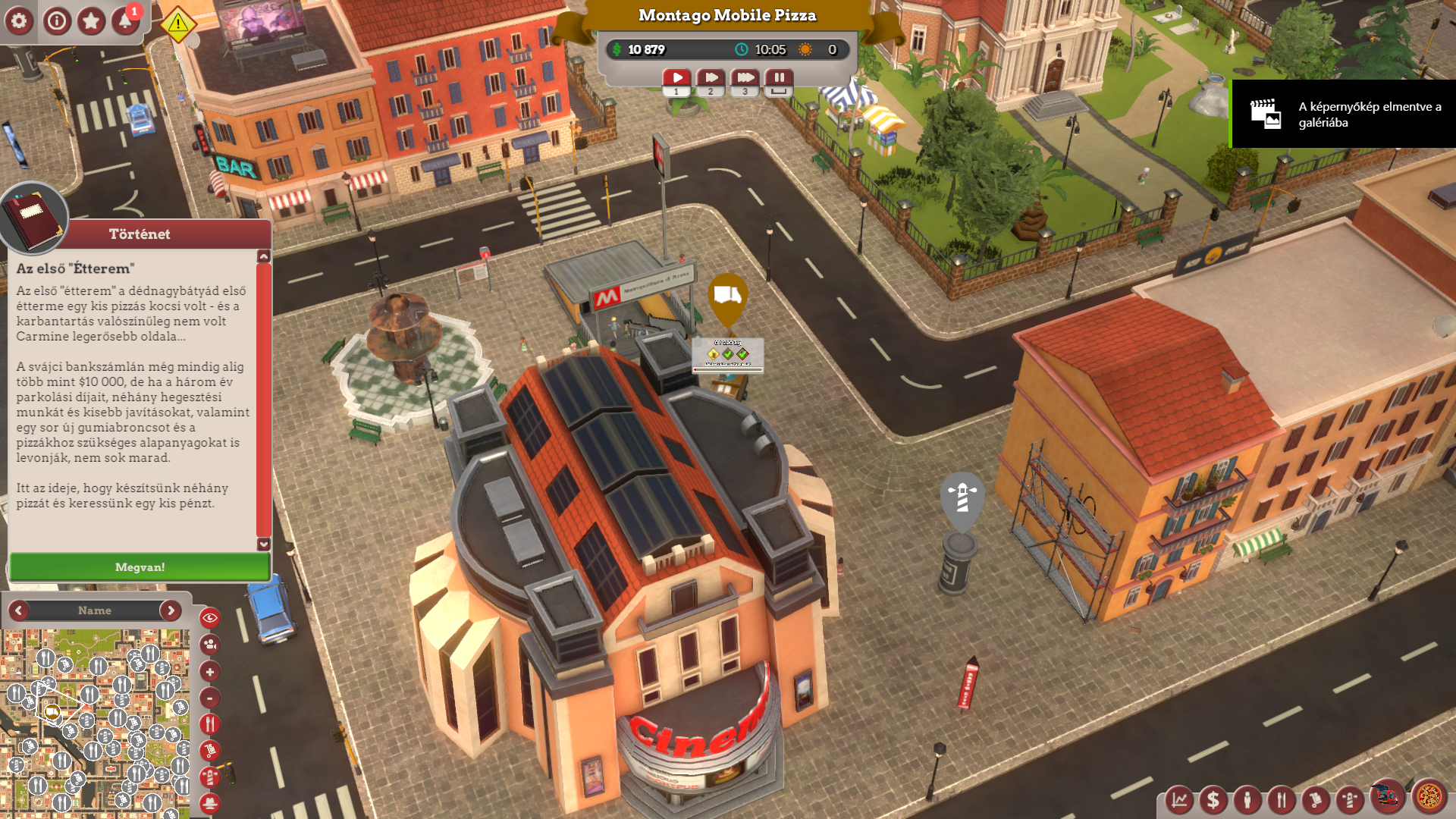Open the staff person panel
The height and width of the screenshot is (819, 1456).
pyautogui.click(x=1247, y=799)
